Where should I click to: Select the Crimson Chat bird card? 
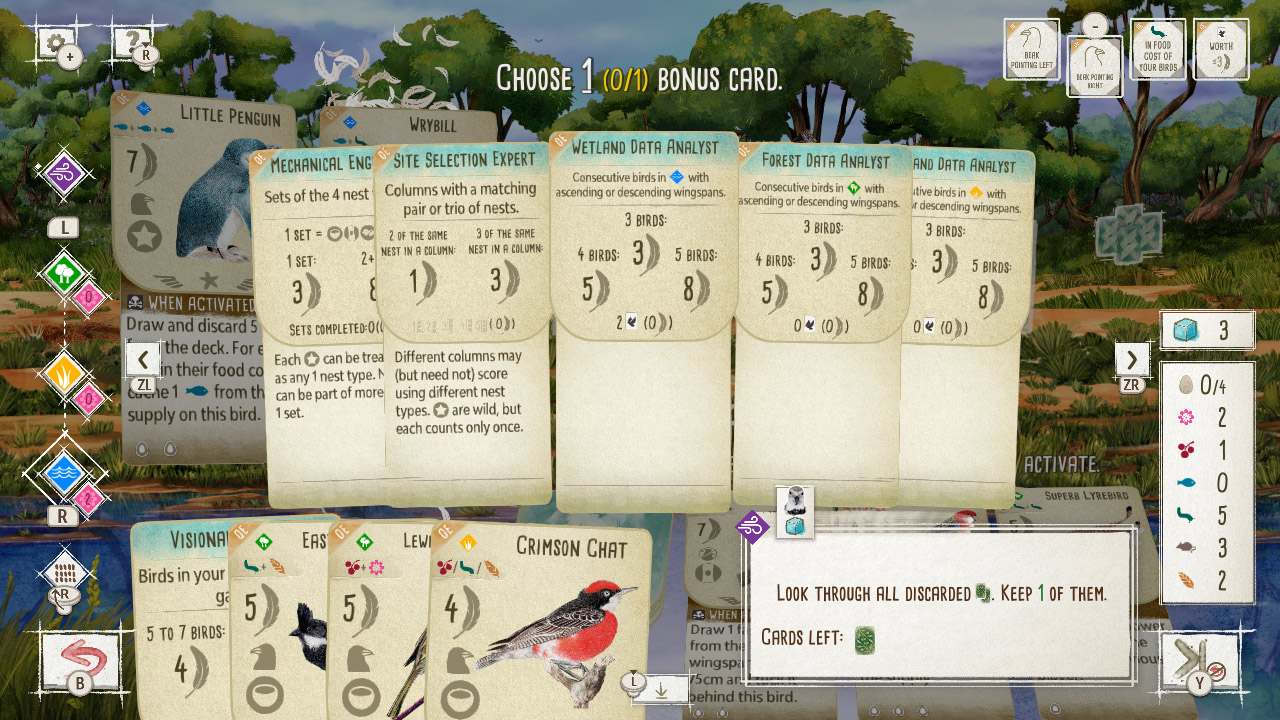(548, 600)
